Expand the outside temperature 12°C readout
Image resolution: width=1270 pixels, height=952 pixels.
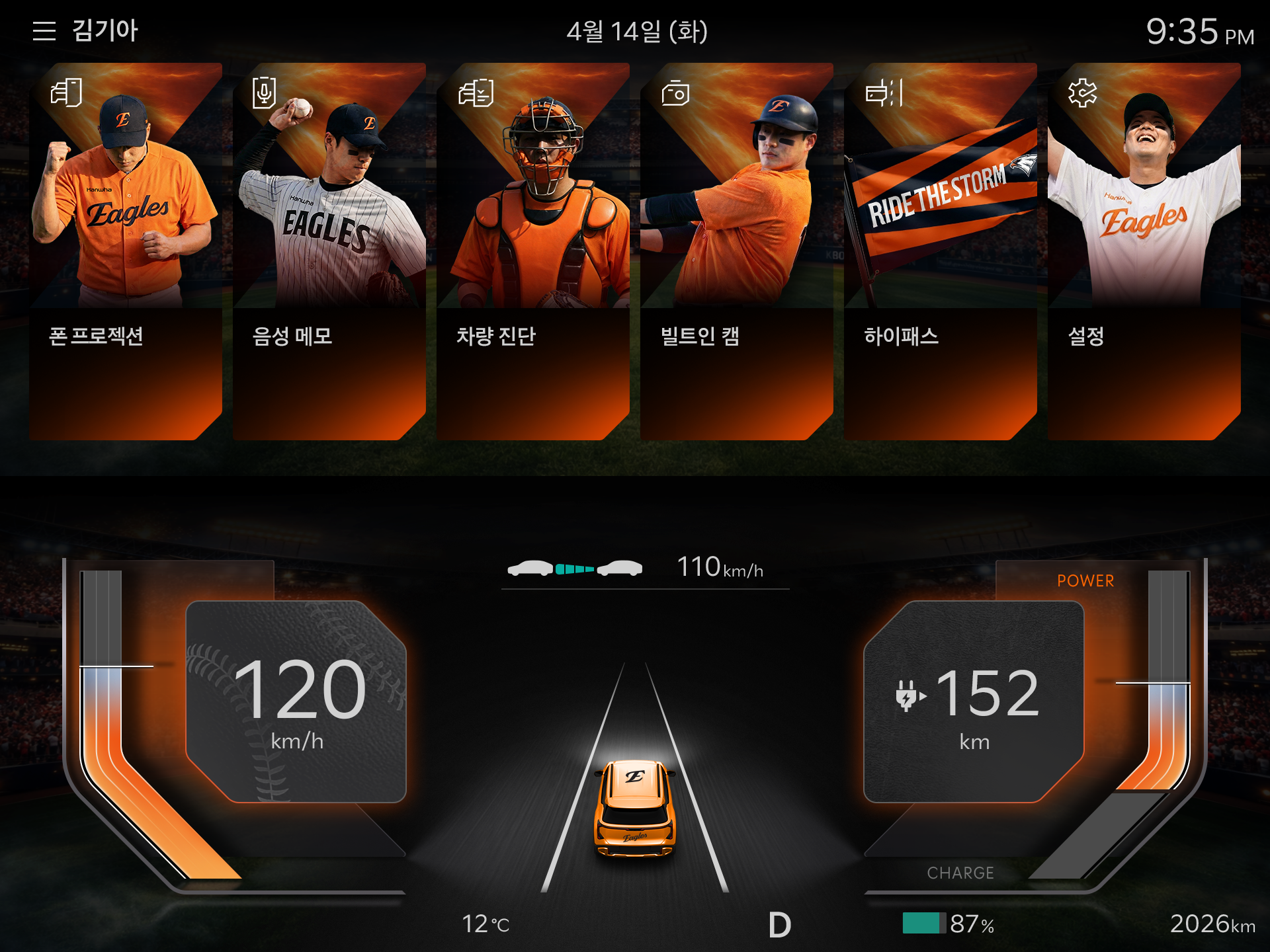click(485, 924)
